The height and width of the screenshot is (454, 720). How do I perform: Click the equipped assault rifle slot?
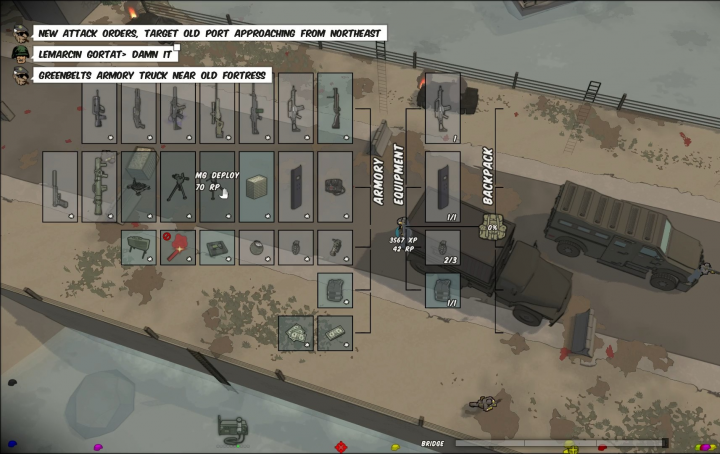click(443, 108)
